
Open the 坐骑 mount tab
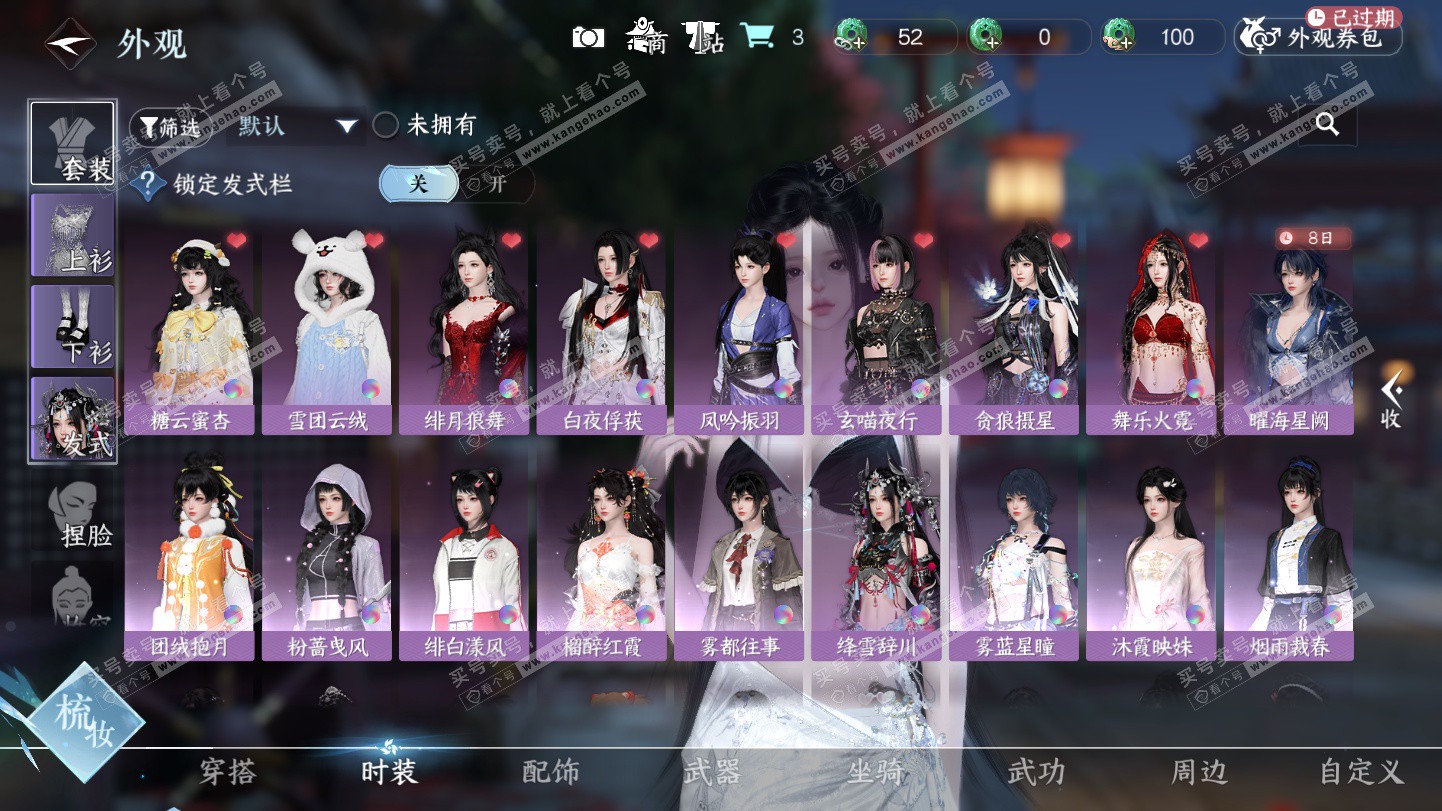[876, 772]
